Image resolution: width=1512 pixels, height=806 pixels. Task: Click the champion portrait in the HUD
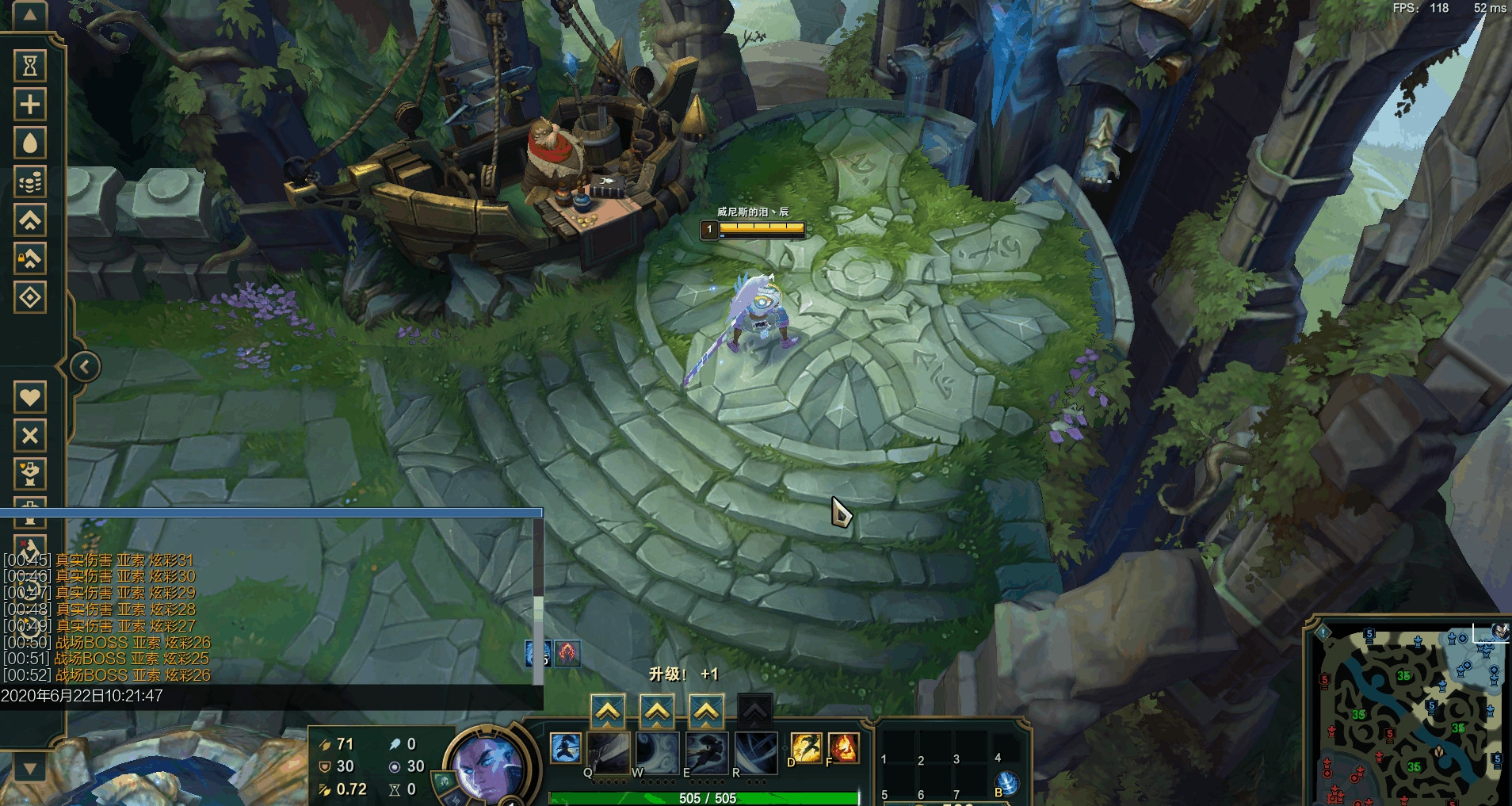[x=486, y=765]
